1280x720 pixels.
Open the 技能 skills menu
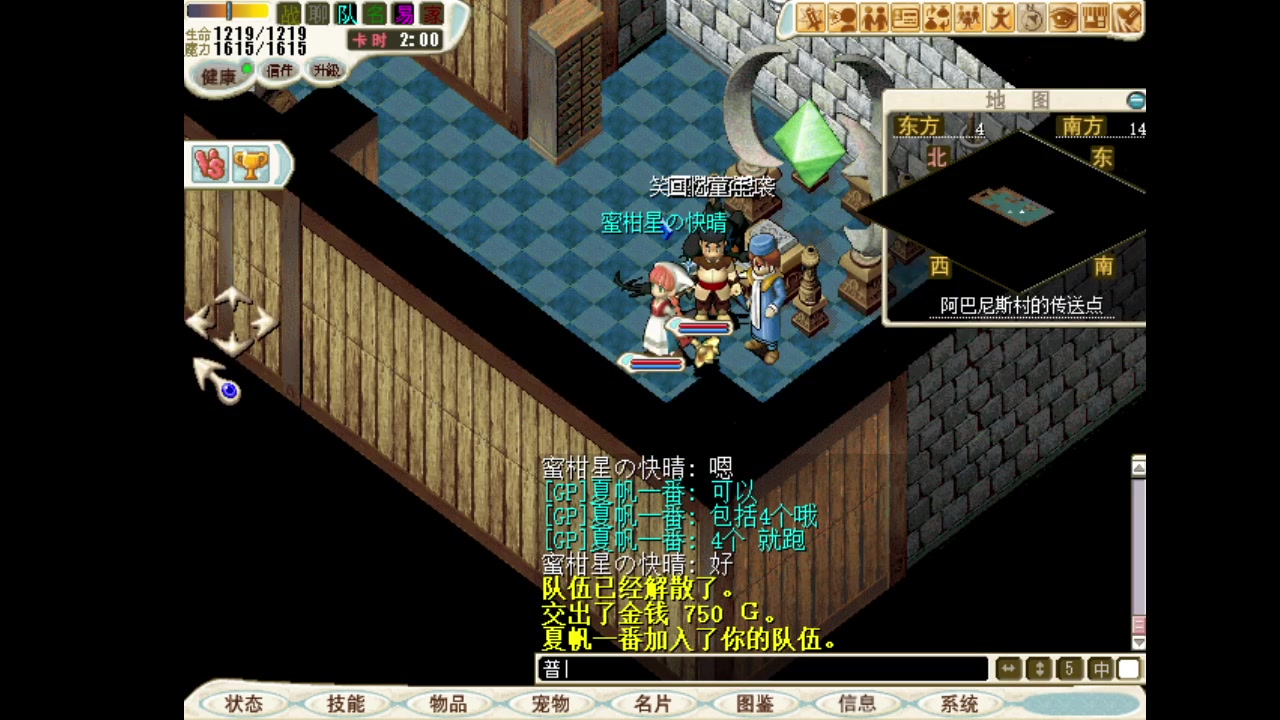345,704
